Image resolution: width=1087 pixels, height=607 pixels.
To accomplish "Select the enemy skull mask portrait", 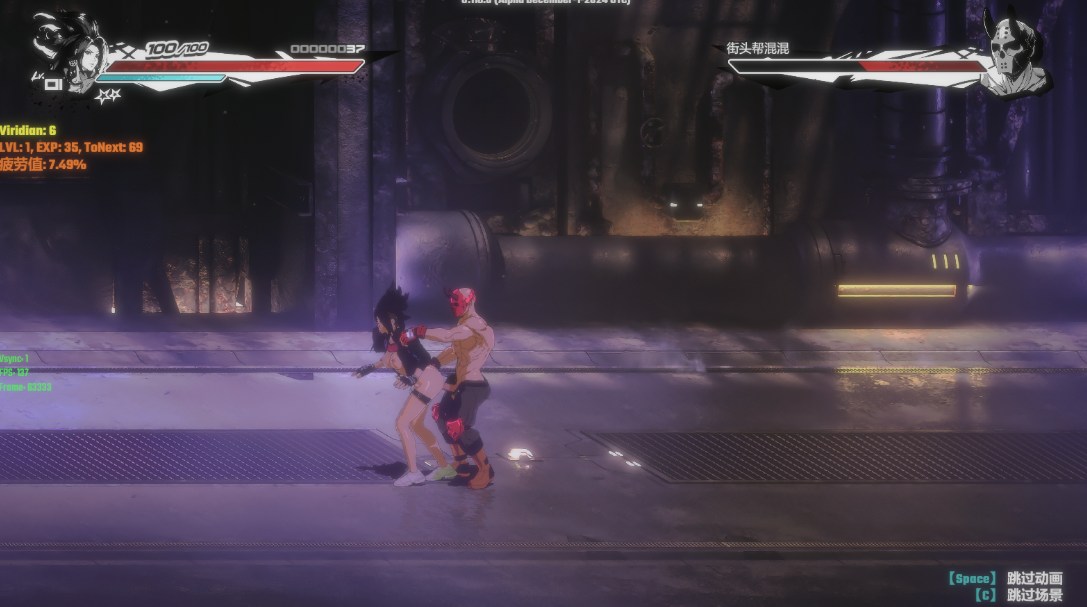I will pos(1012,55).
